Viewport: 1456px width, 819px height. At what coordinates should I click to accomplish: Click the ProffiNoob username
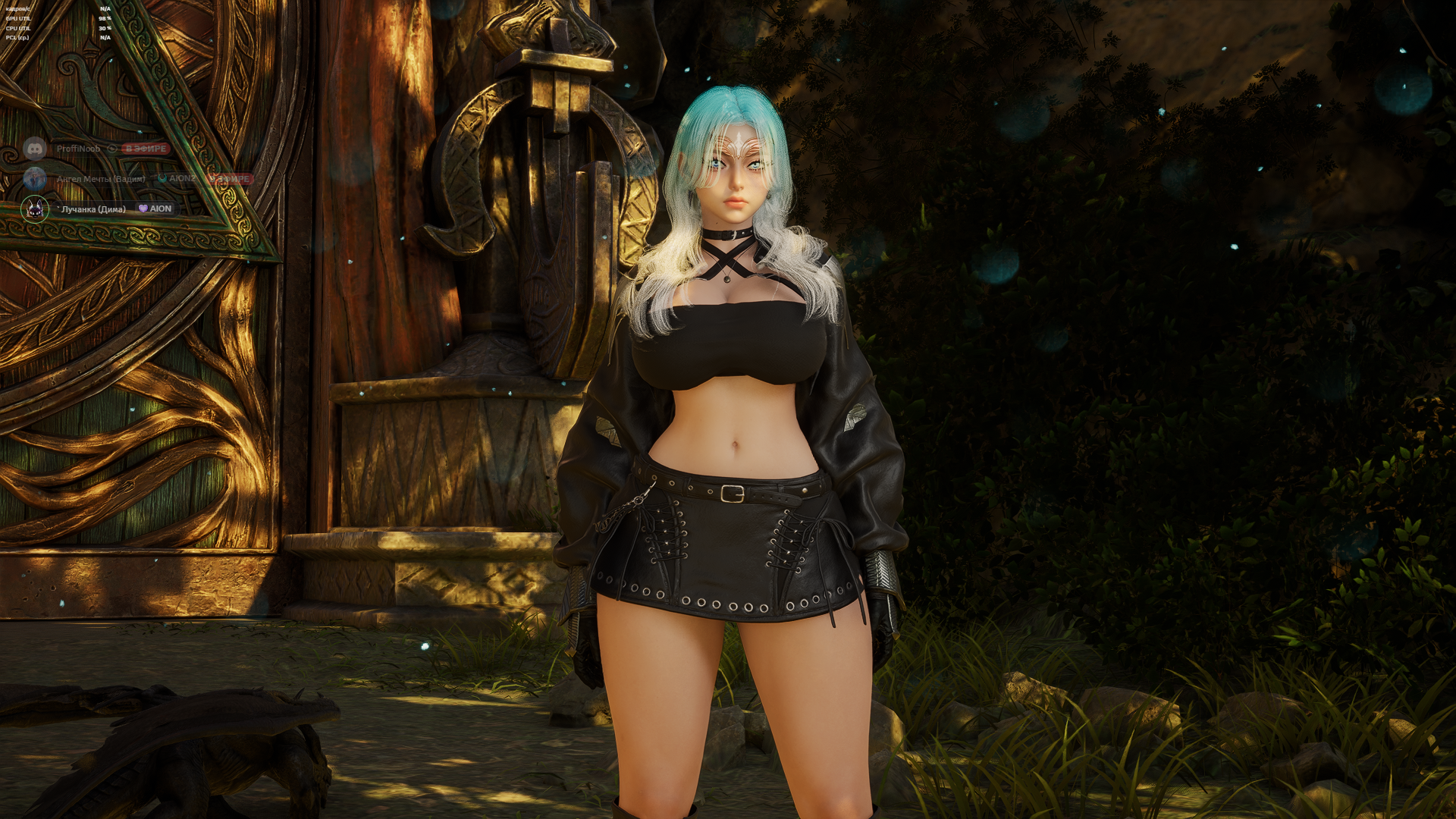tap(79, 148)
